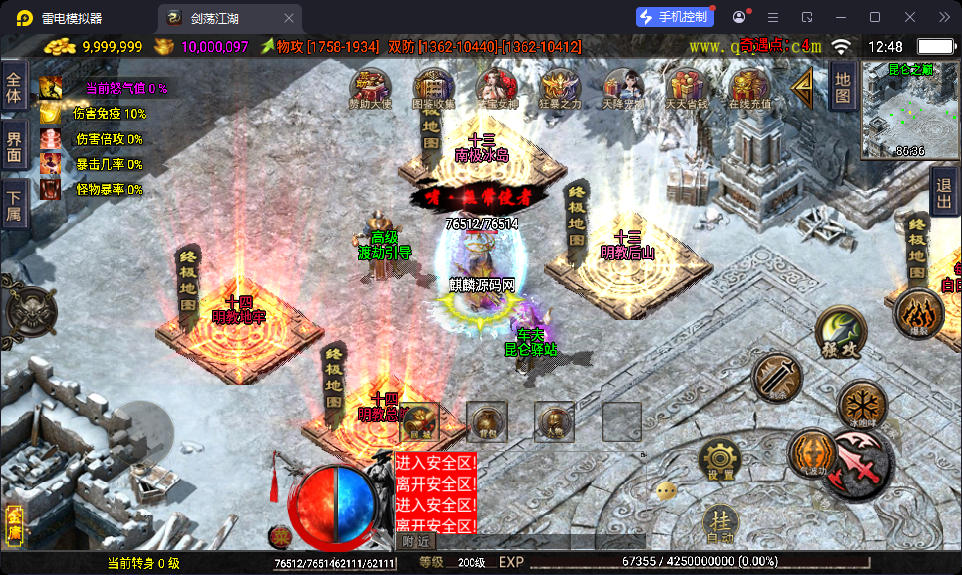Open the 天降宠物 pet event
962x575 pixels.
(x=622, y=88)
